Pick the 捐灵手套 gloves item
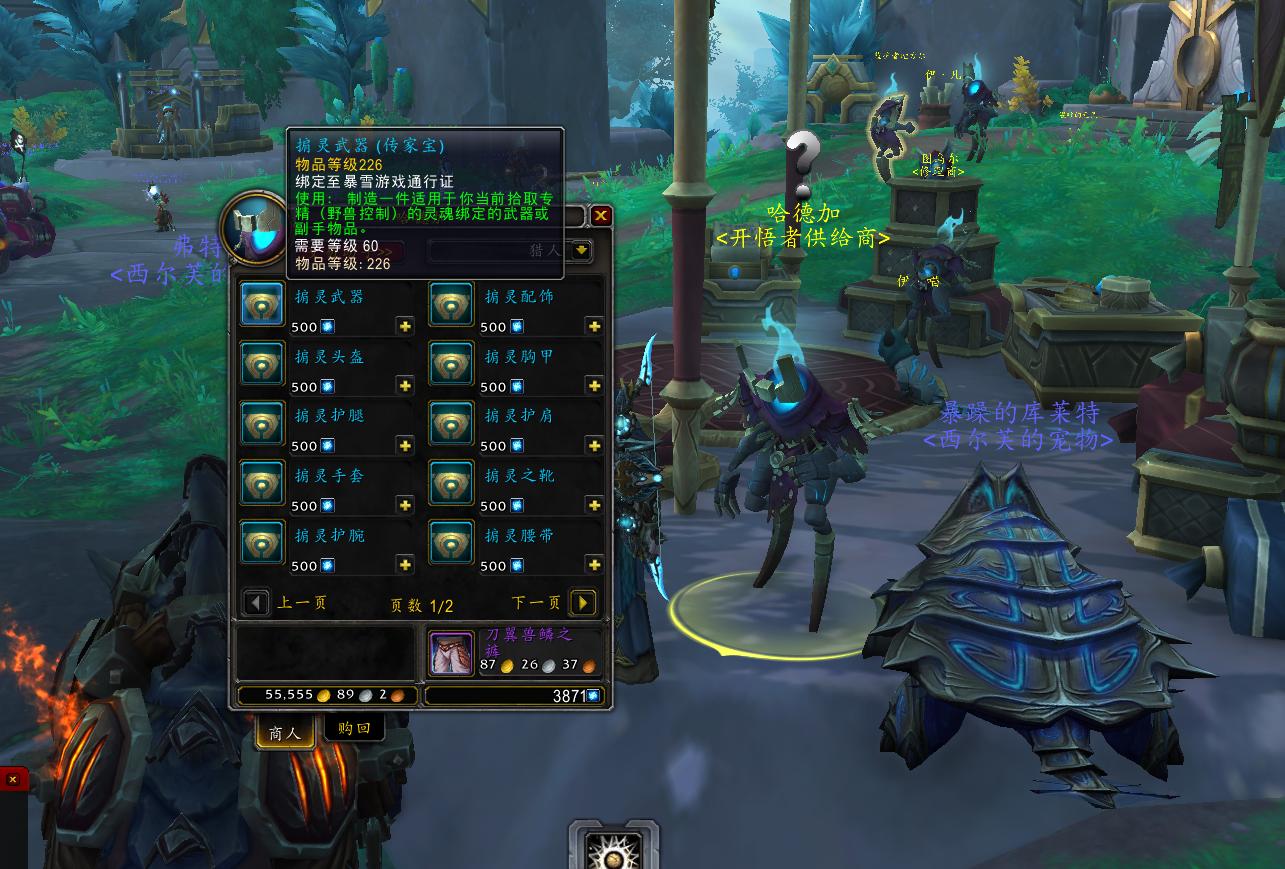The image size is (1285, 869). [x=262, y=483]
